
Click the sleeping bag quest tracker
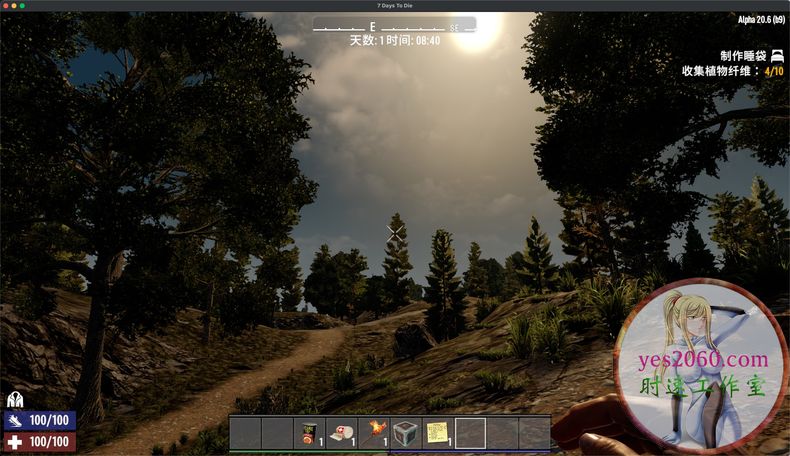click(x=750, y=56)
